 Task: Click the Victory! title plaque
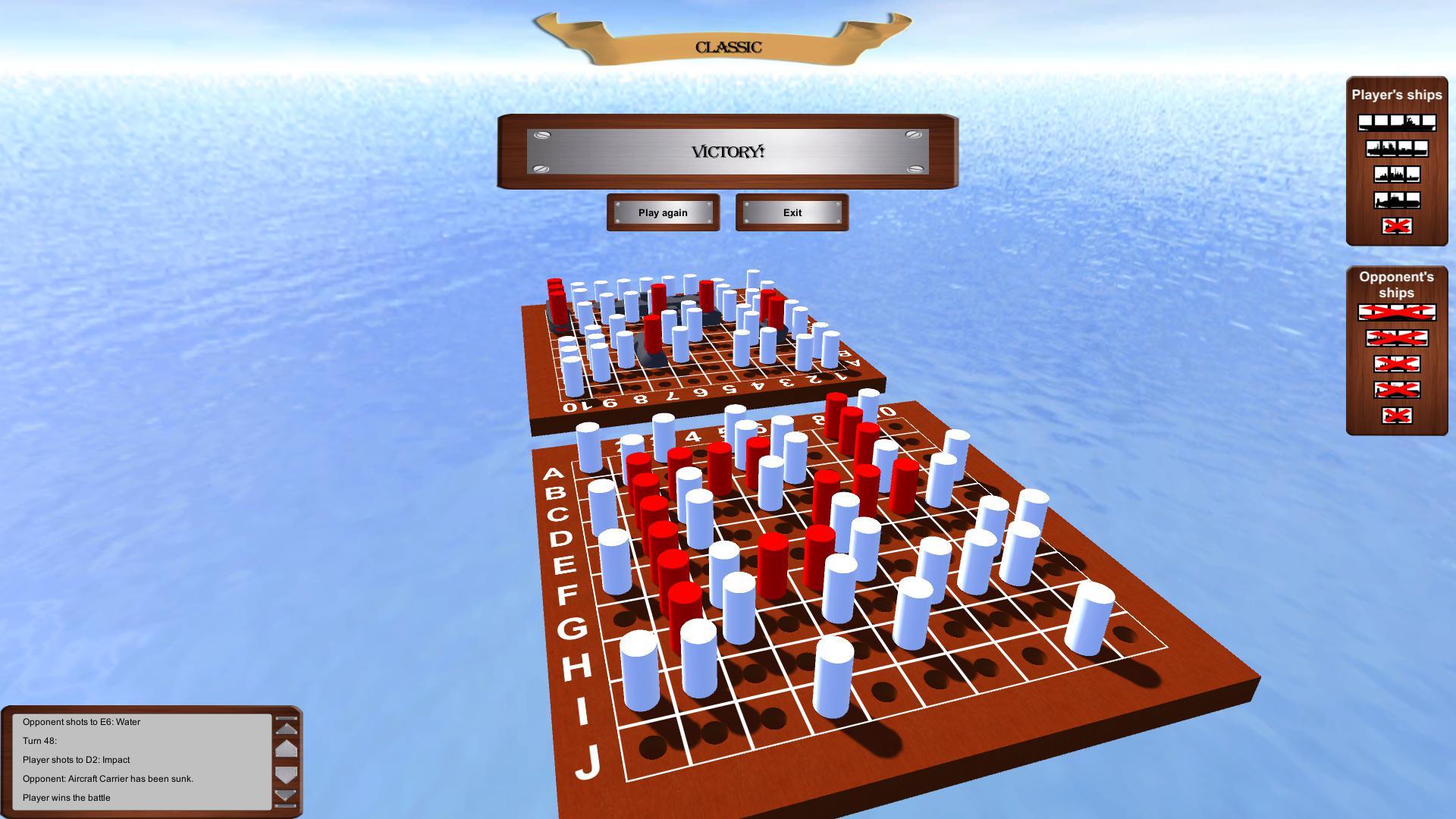[x=728, y=152]
